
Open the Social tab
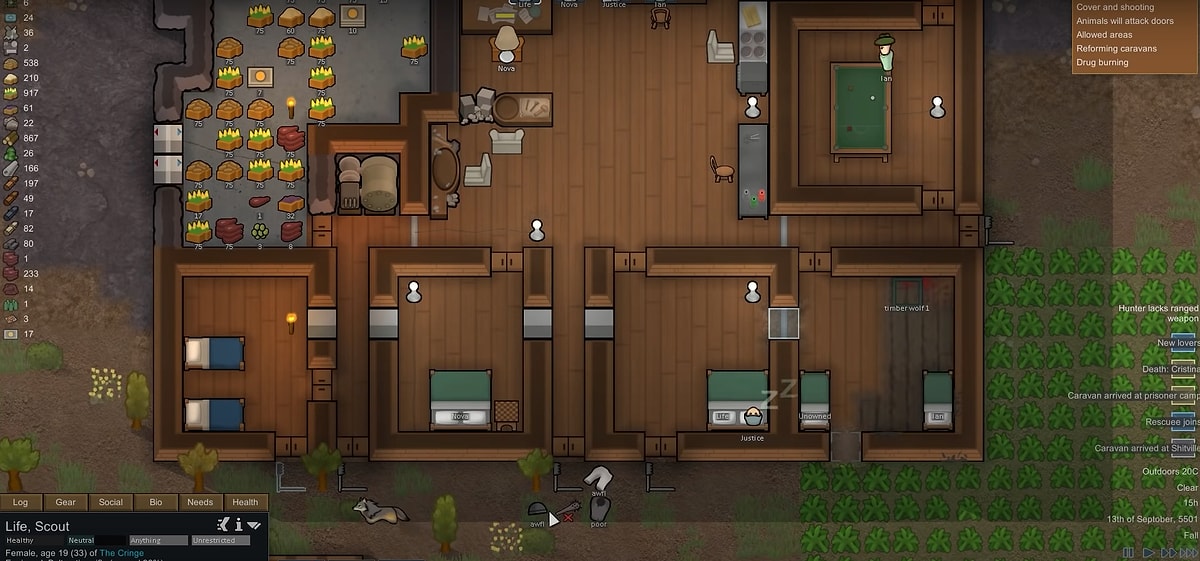coord(110,502)
